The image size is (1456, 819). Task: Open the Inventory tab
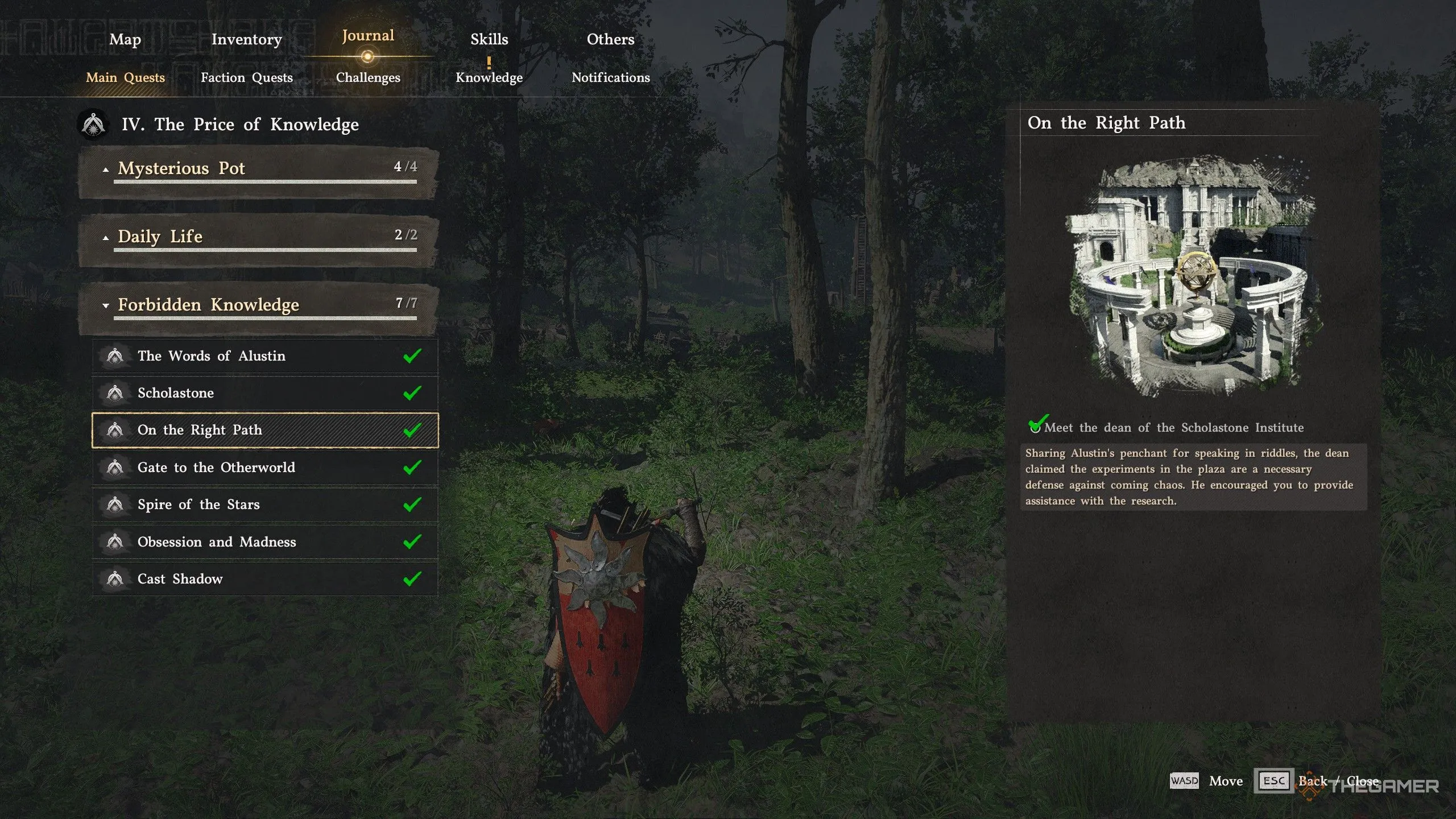click(x=246, y=39)
